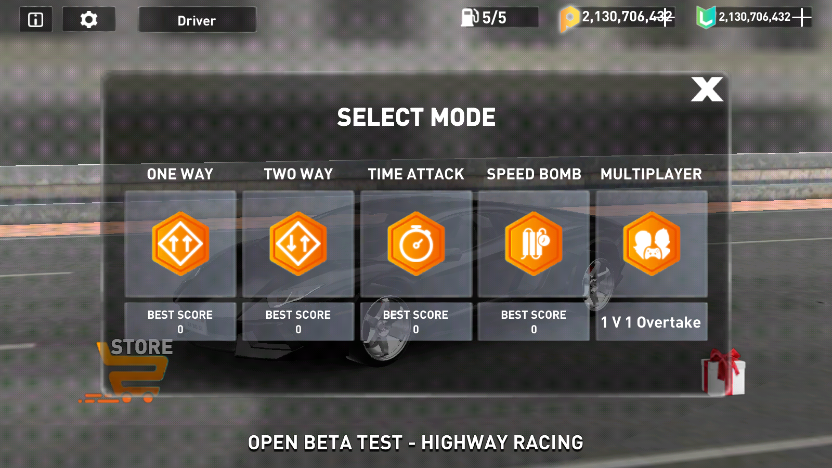Open the Multiplayer mode tile
This screenshot has height=468, width=832.
click(x=651, y=243)
